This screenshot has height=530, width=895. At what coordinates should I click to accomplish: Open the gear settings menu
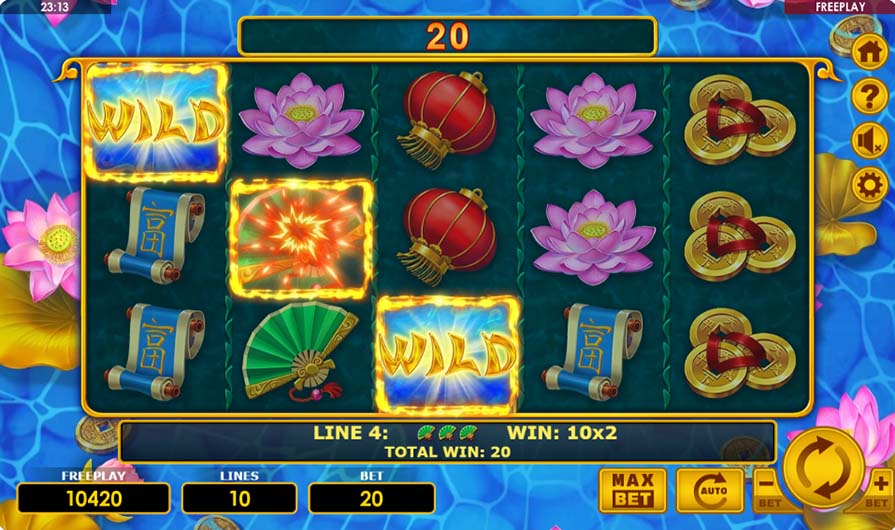click(x=869, y=185)
